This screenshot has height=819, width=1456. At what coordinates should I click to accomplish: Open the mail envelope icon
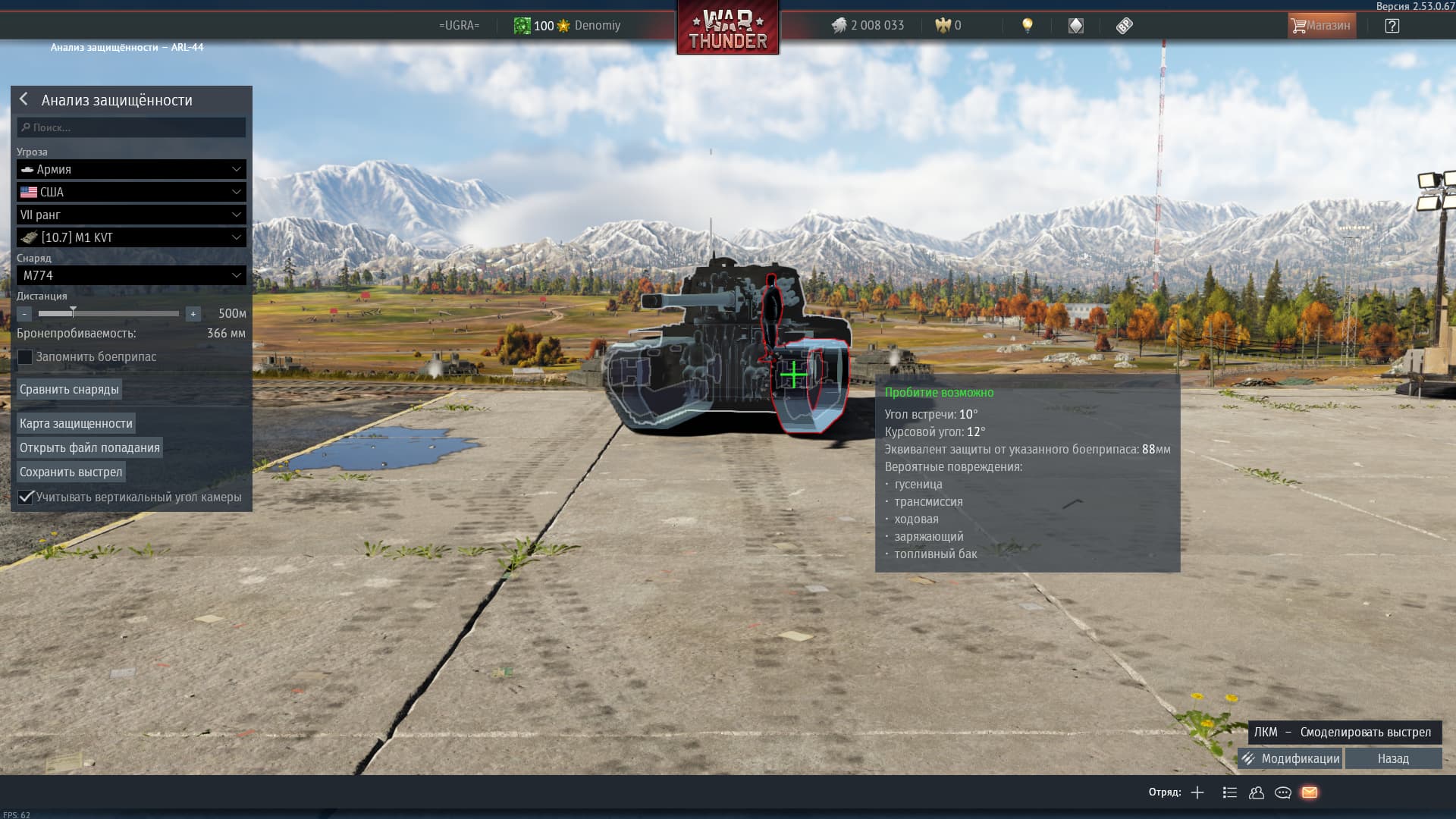coord(1310,792)
